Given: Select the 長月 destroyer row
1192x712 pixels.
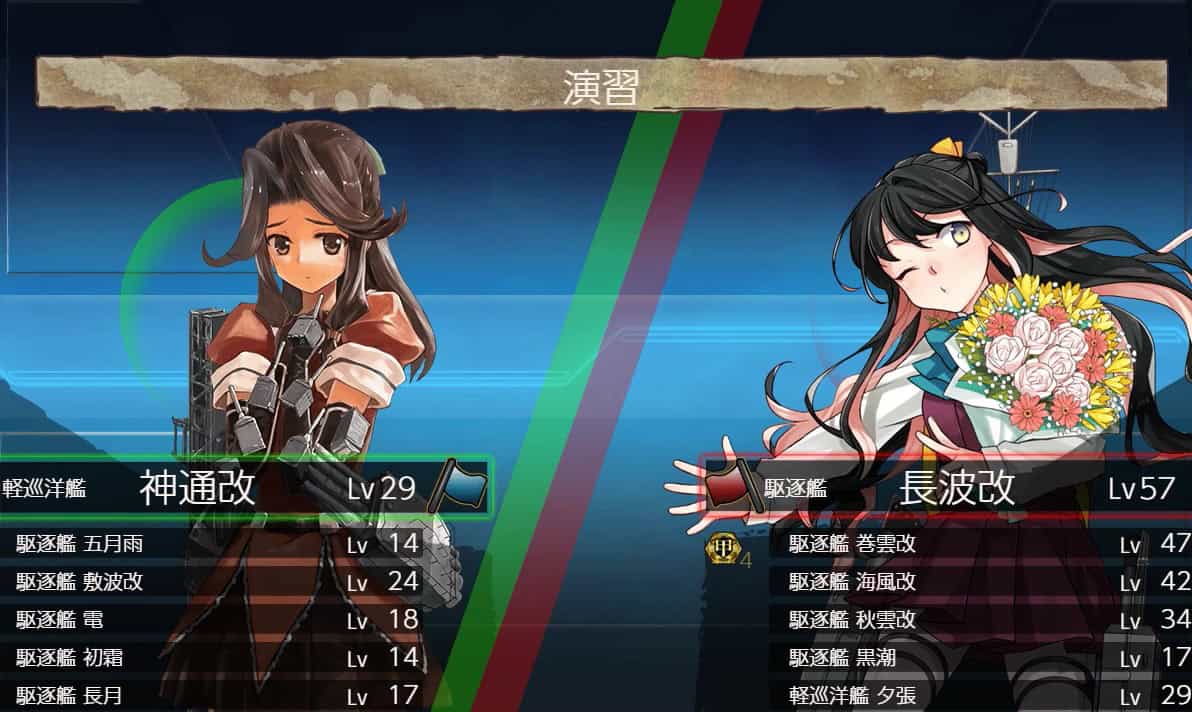Looking at the screenshot, I should pos(215,695).
